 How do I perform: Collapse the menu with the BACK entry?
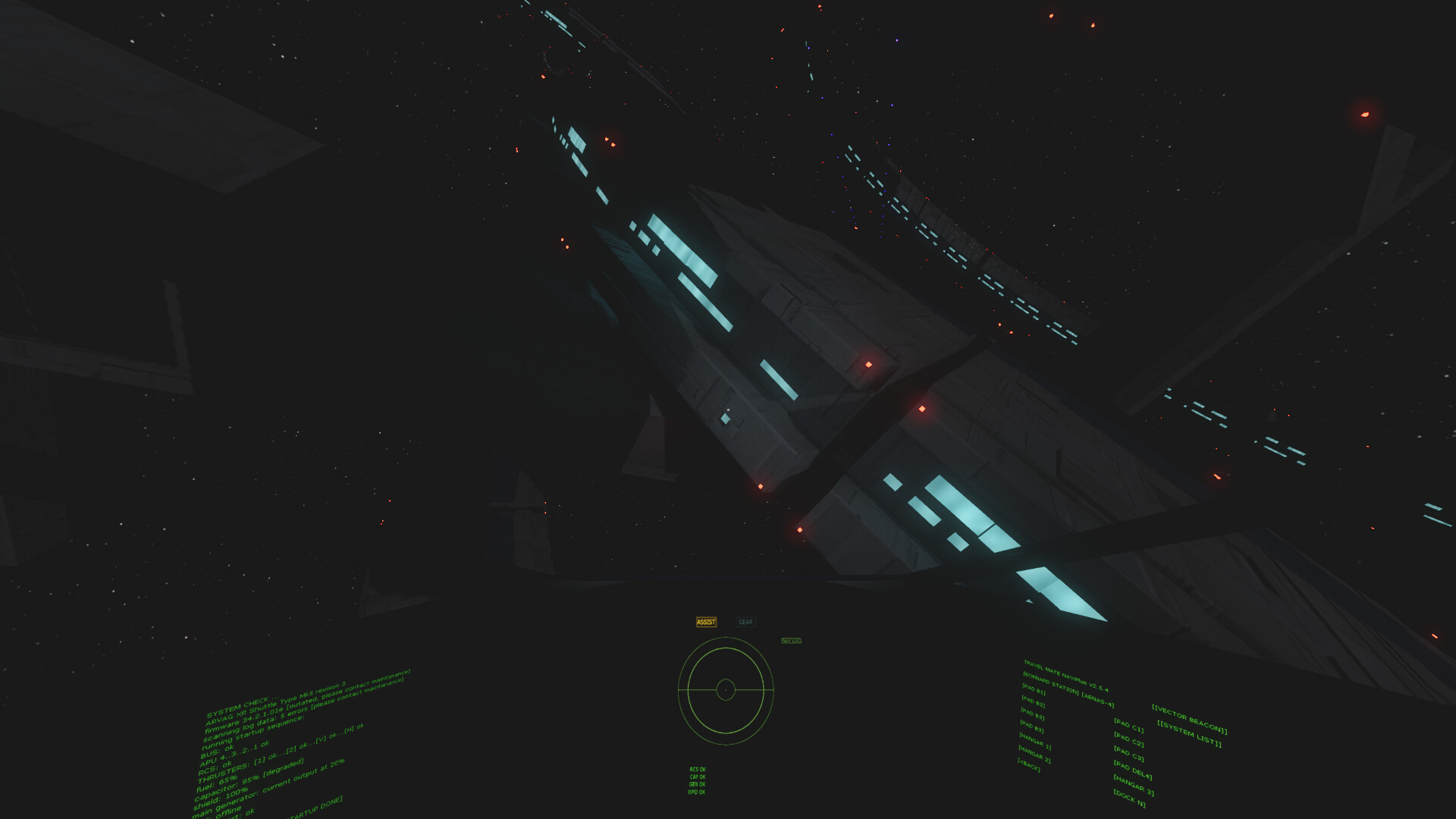[1029, 766]
